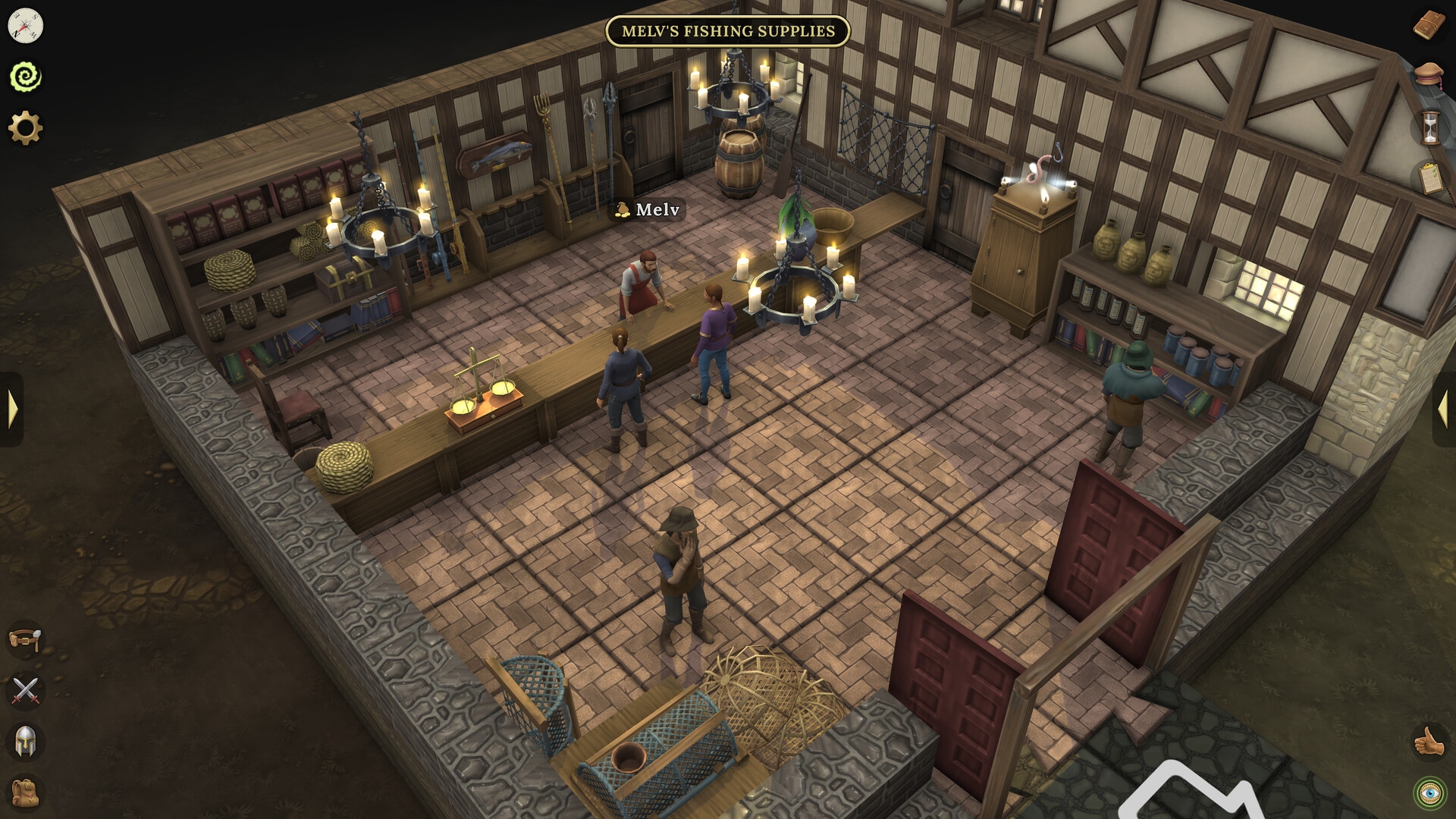Expand the left side panel arrow

[11, 409]
